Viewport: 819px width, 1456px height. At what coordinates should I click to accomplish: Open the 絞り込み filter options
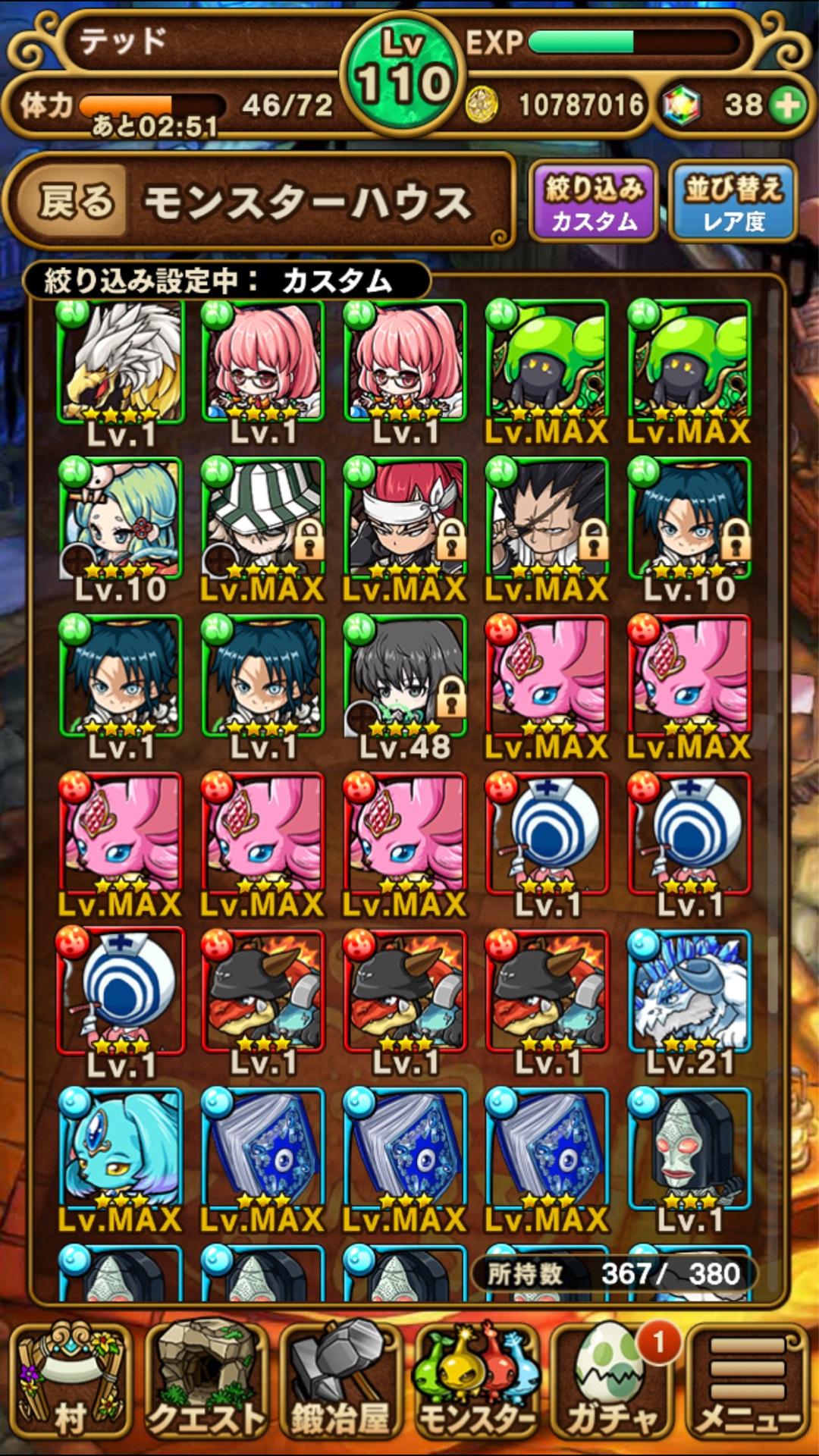(593, 202)
